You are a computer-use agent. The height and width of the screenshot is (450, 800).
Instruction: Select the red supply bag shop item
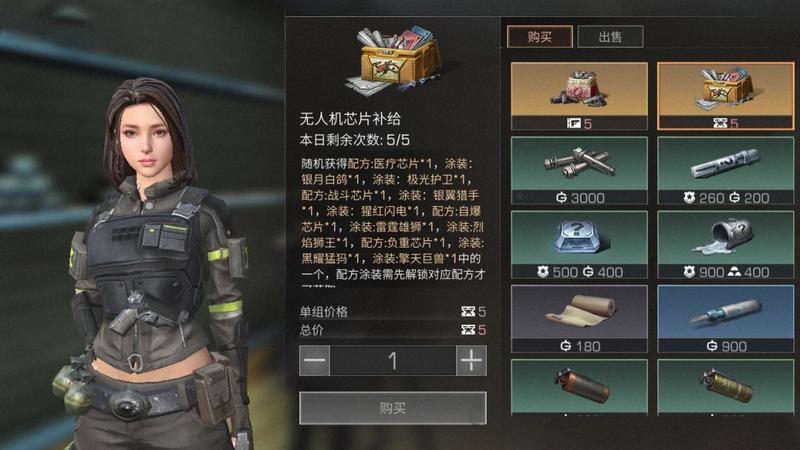[x=579, y=96]
